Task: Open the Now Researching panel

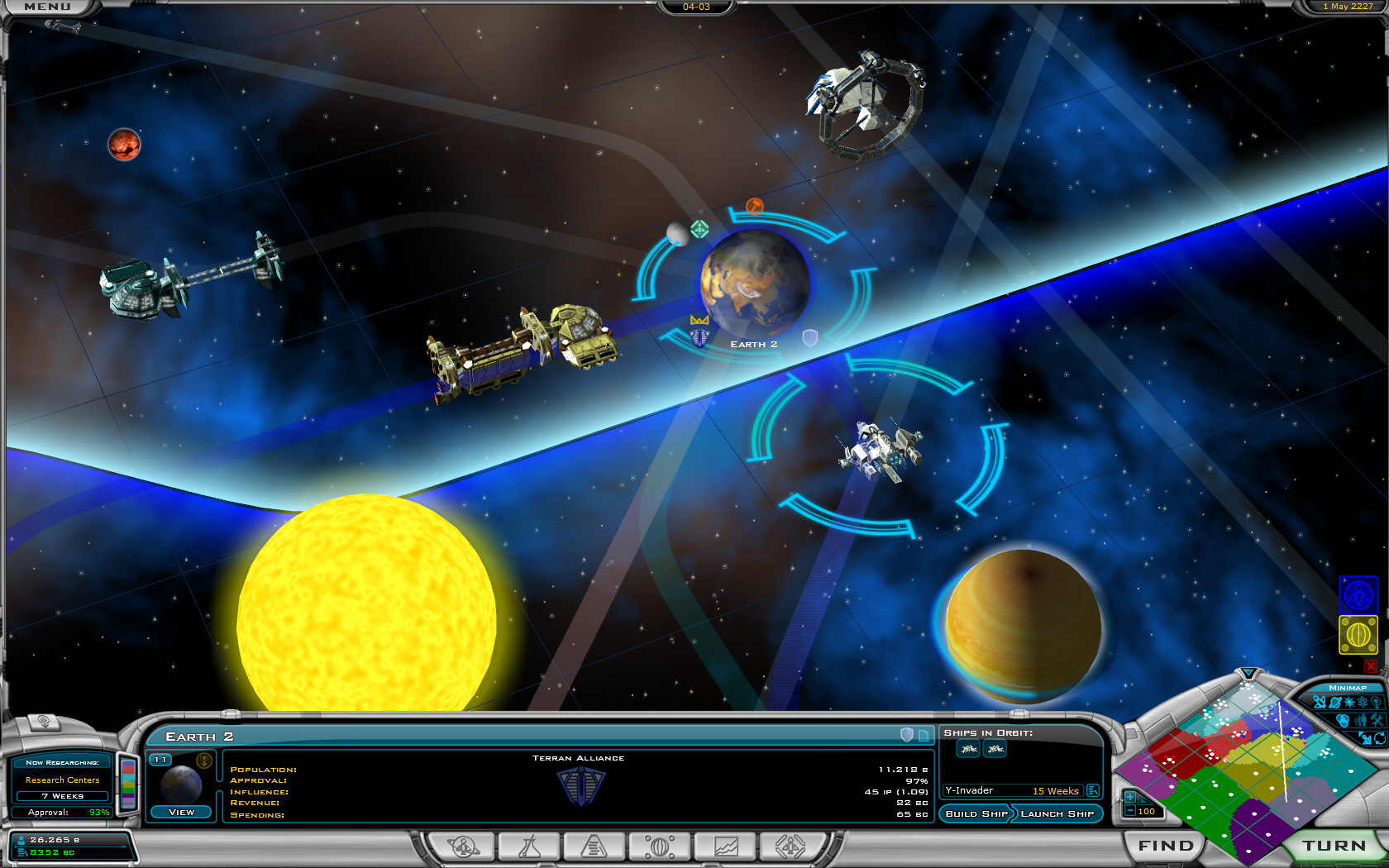Action: tap(62, 780)
